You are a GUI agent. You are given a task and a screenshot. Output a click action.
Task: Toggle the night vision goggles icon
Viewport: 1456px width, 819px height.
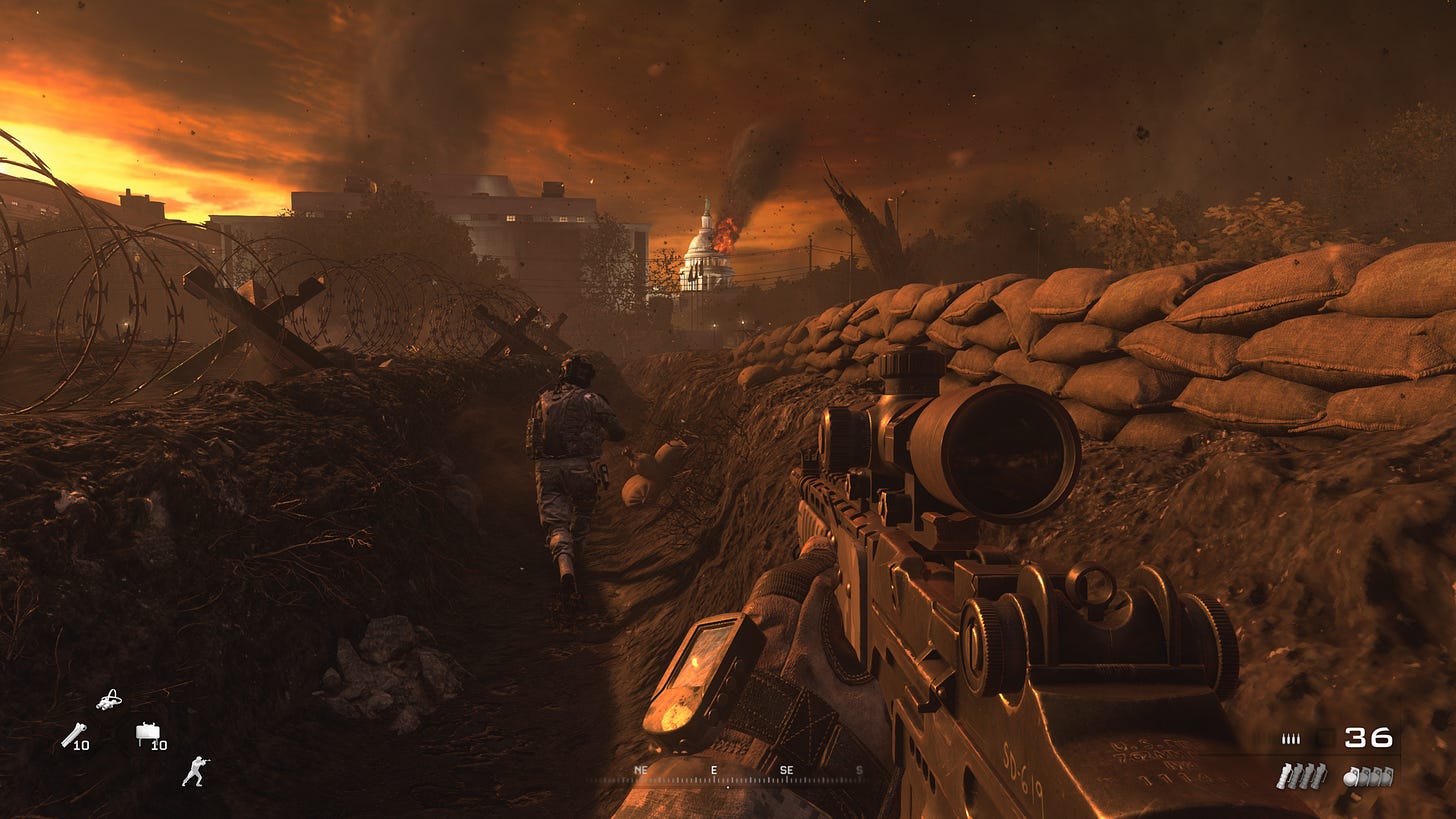(x=109, y=700)
